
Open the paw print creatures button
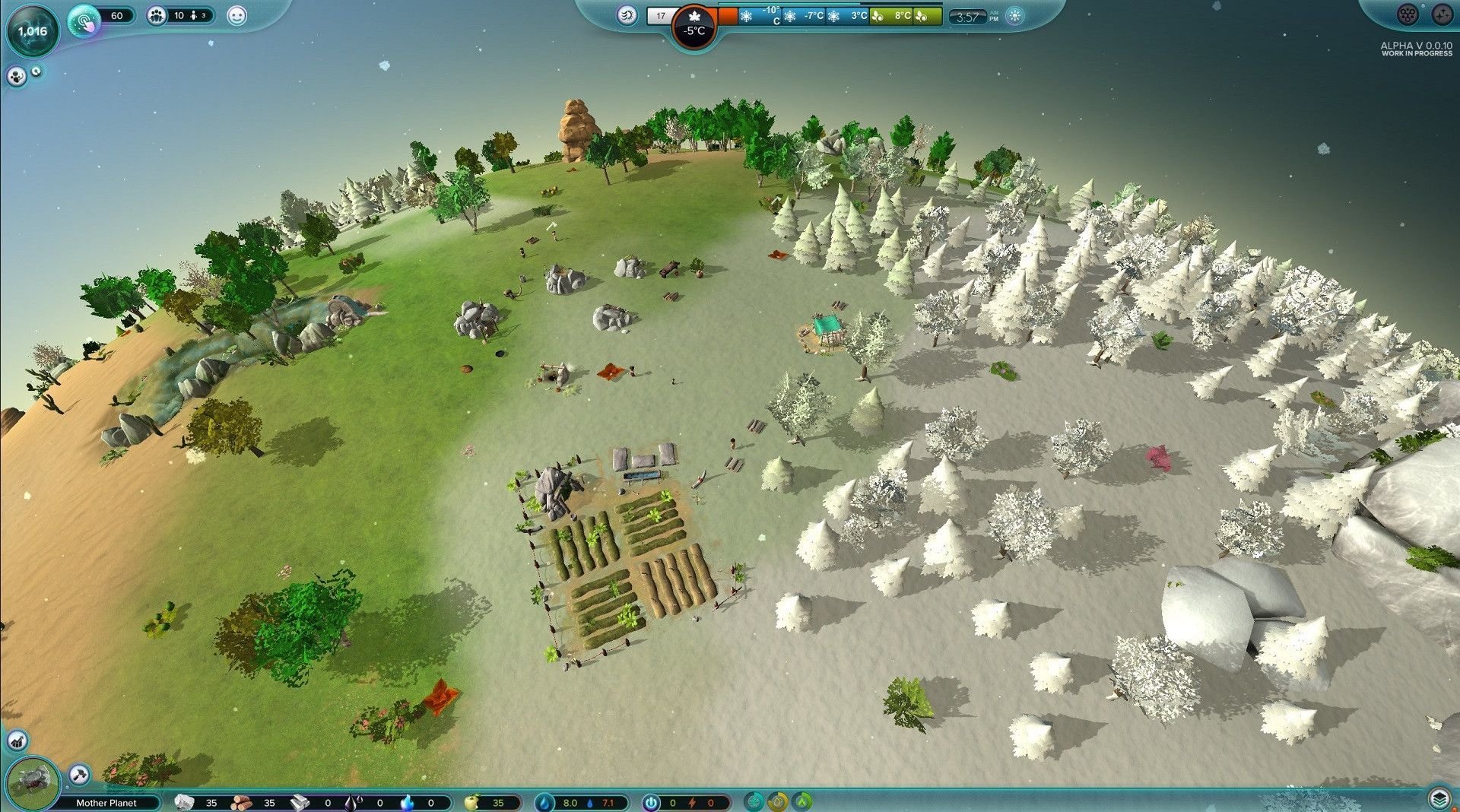(16, 76)
